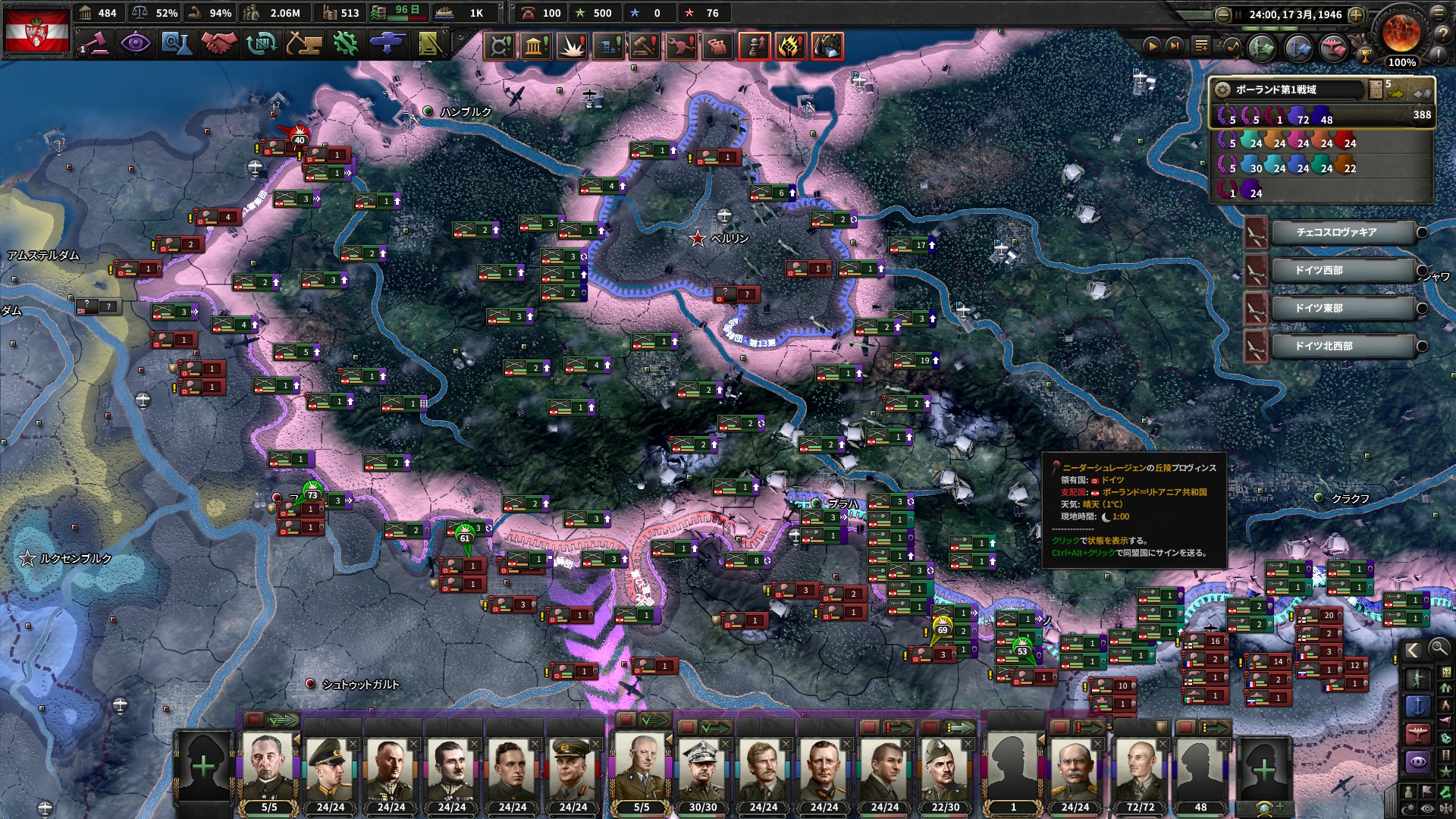Open the diplomacy handshake menu

[x=218, y=44]
